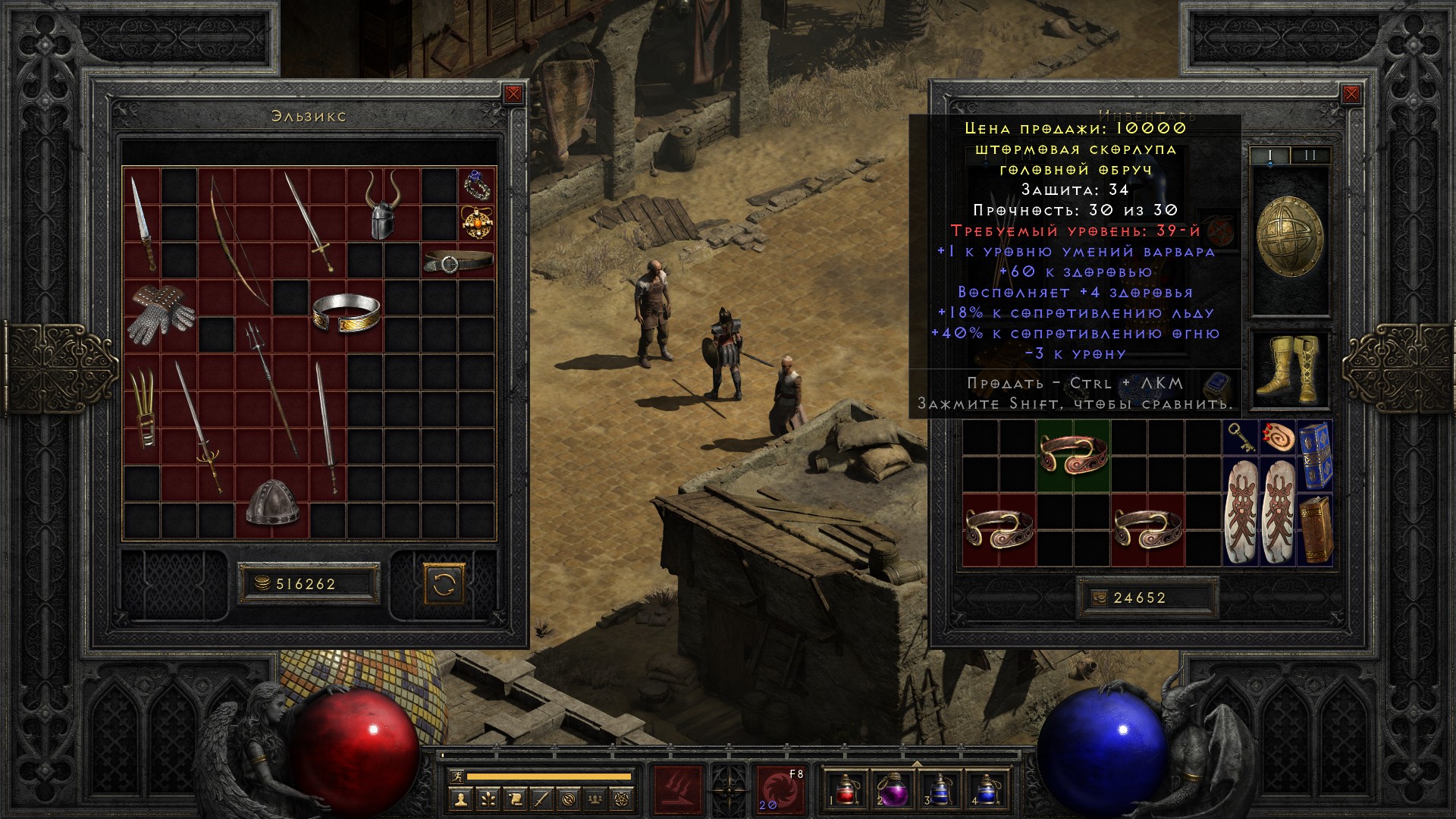This screenshot has width=1456, height=819.
Task: Choose the silver circlet with gold trim
Action: [346, 312]
